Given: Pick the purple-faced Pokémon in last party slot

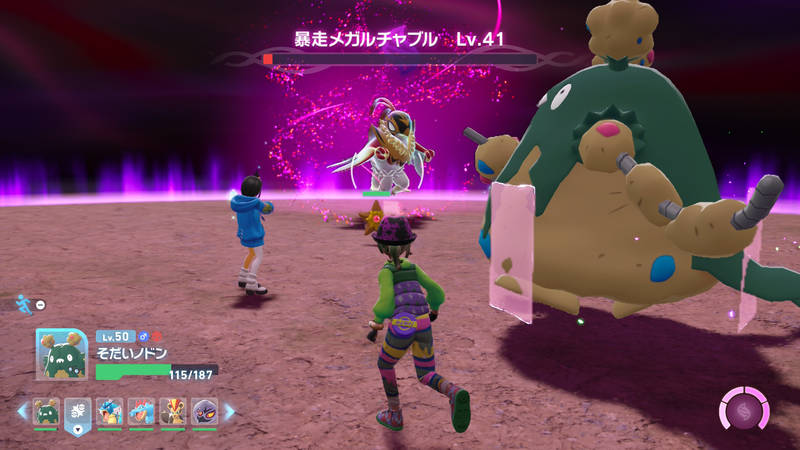Looking at the screenshot, I should tap(204, 411).
